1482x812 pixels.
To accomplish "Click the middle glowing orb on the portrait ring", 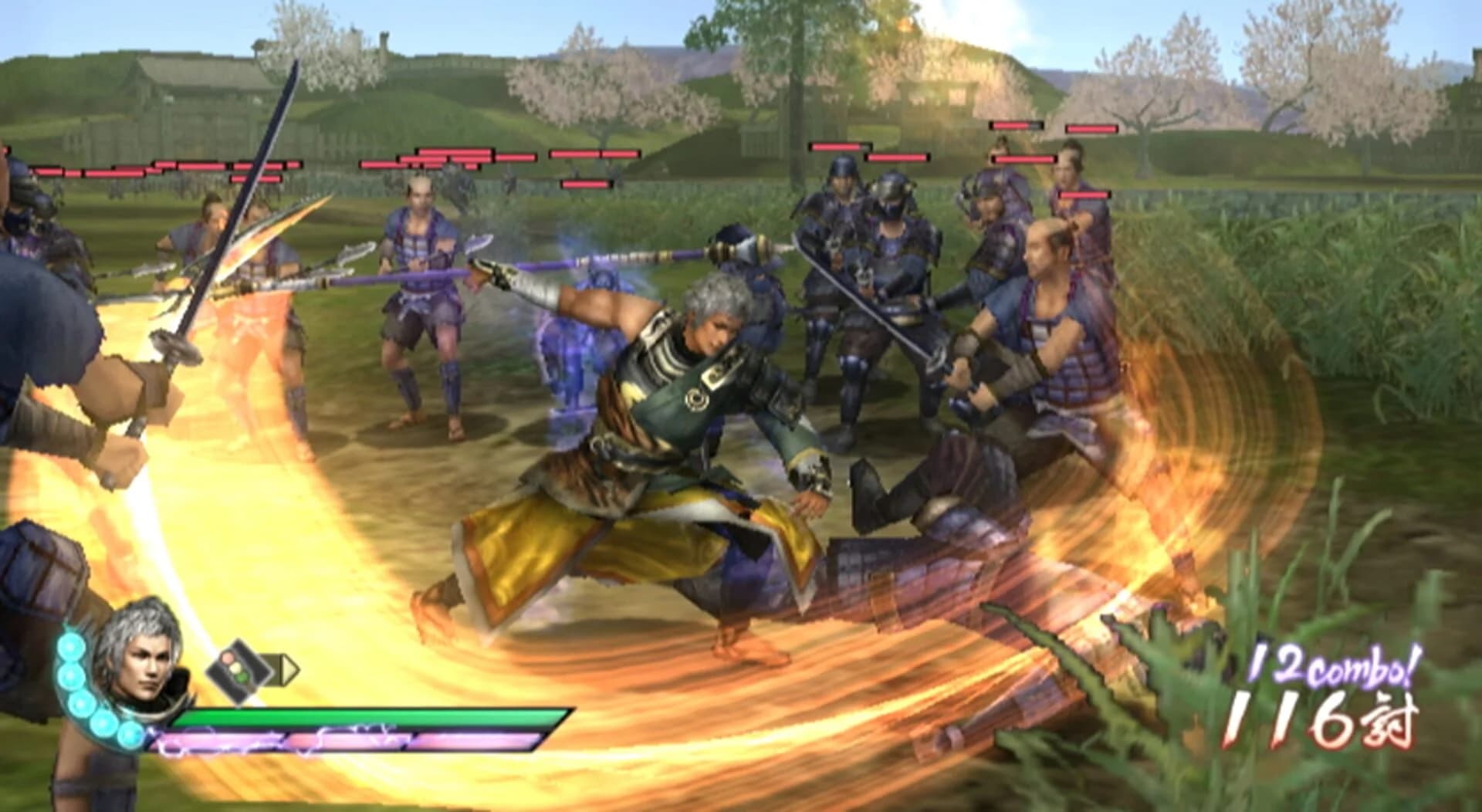I will click(x=80, y=703).
